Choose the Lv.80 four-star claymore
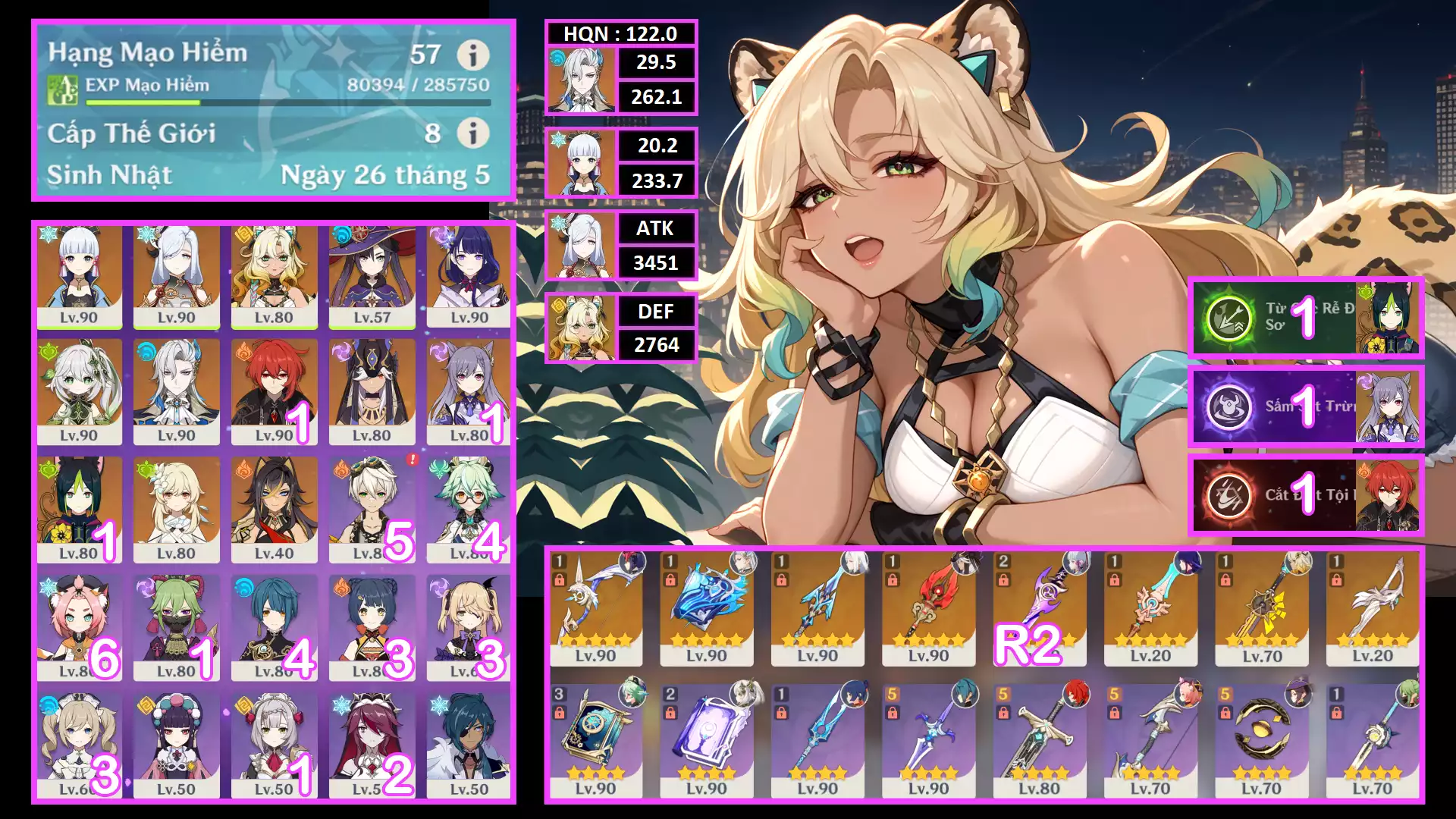Image resolution: width=1456 pixels, height=819 pixels. (x=1039, y=741)
